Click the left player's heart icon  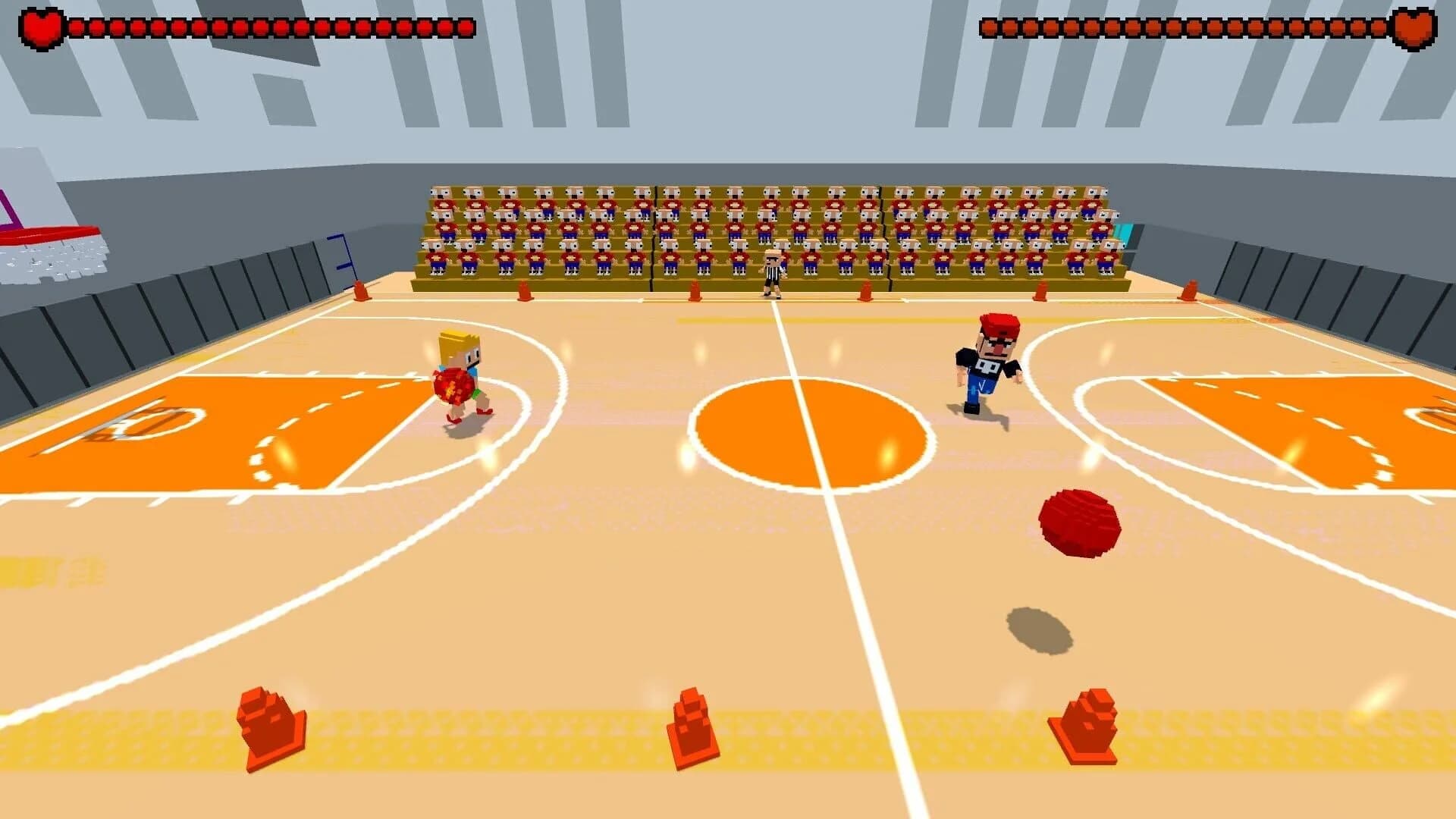click(42, 23)
